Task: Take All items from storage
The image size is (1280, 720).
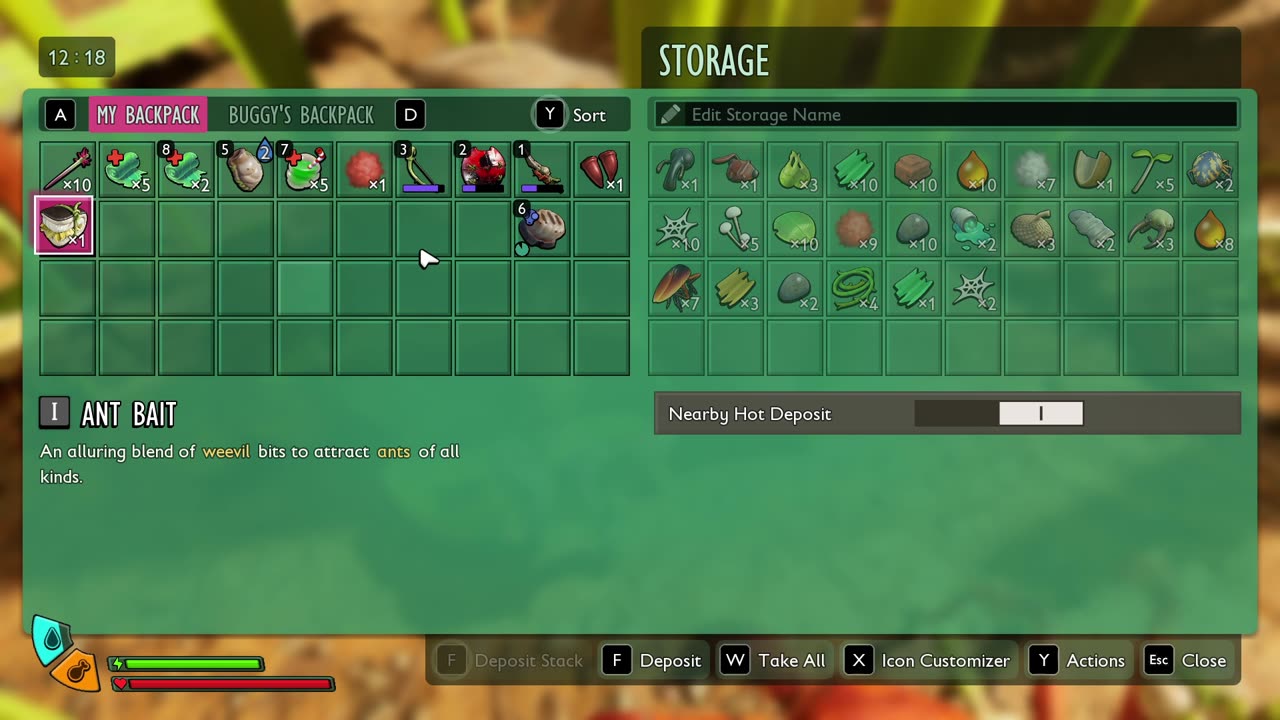Action: click(x=775, y=661)
